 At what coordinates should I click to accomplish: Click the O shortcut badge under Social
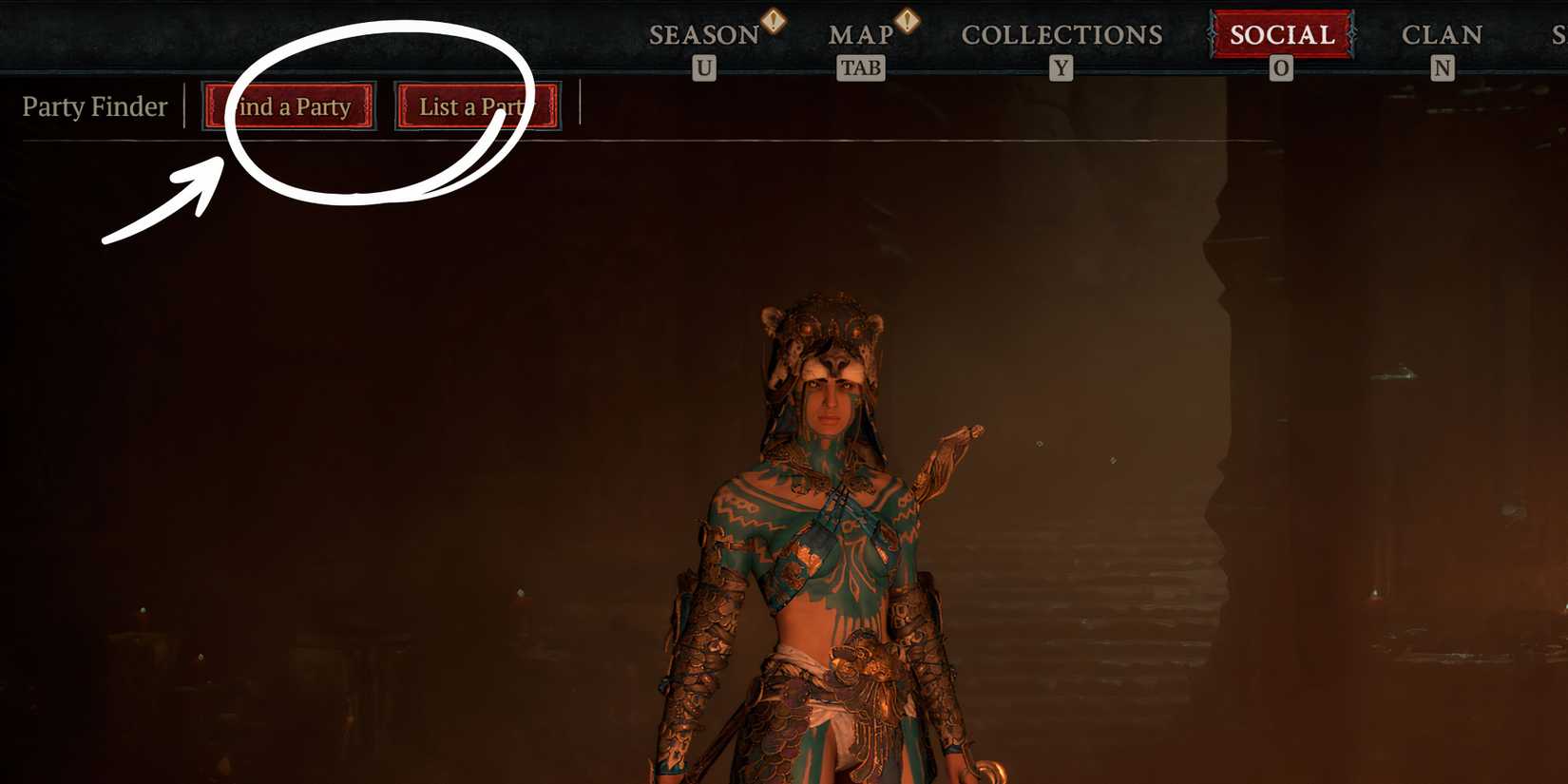point(1282,67)
